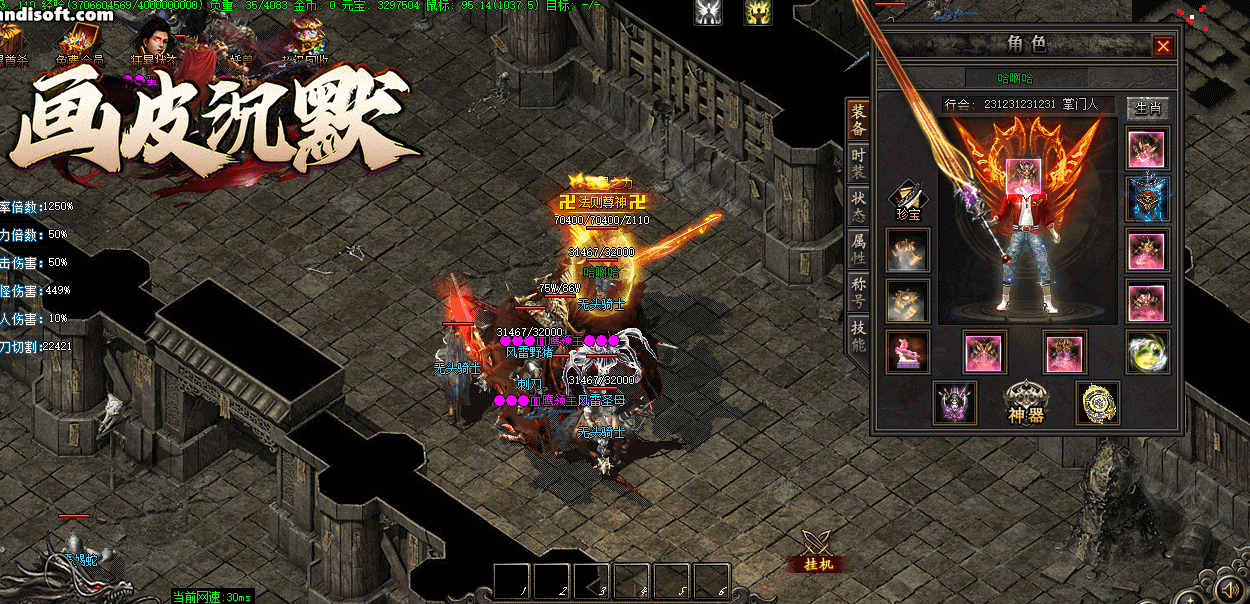
Task: Select the yellow-green swirl orb slot
Action: [1147, 352]
